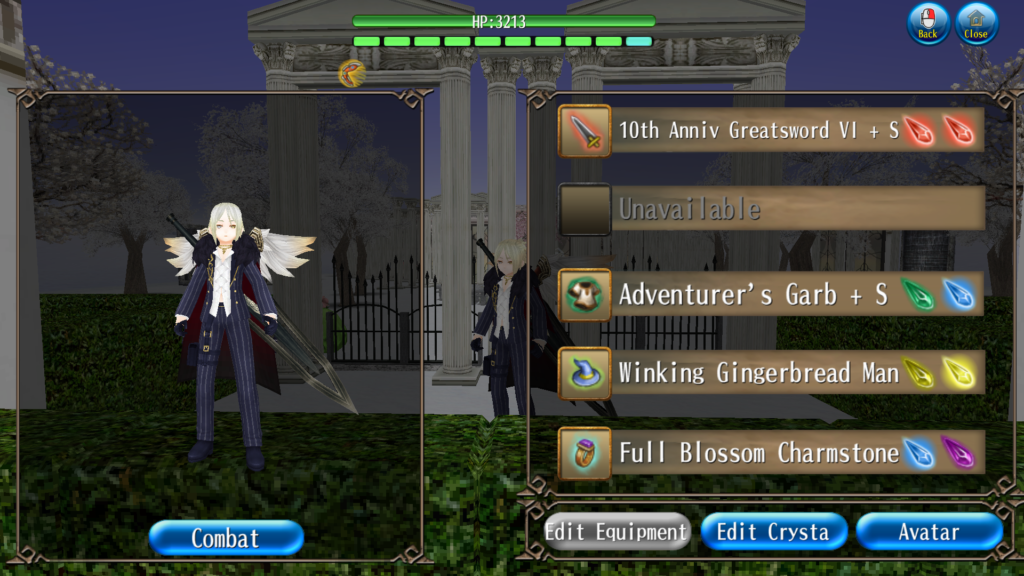The height and width of the screenshot is (576, 1024).
Task: Choose the Winking Gingerbread Man equipment row
Action: click(770, 373)
